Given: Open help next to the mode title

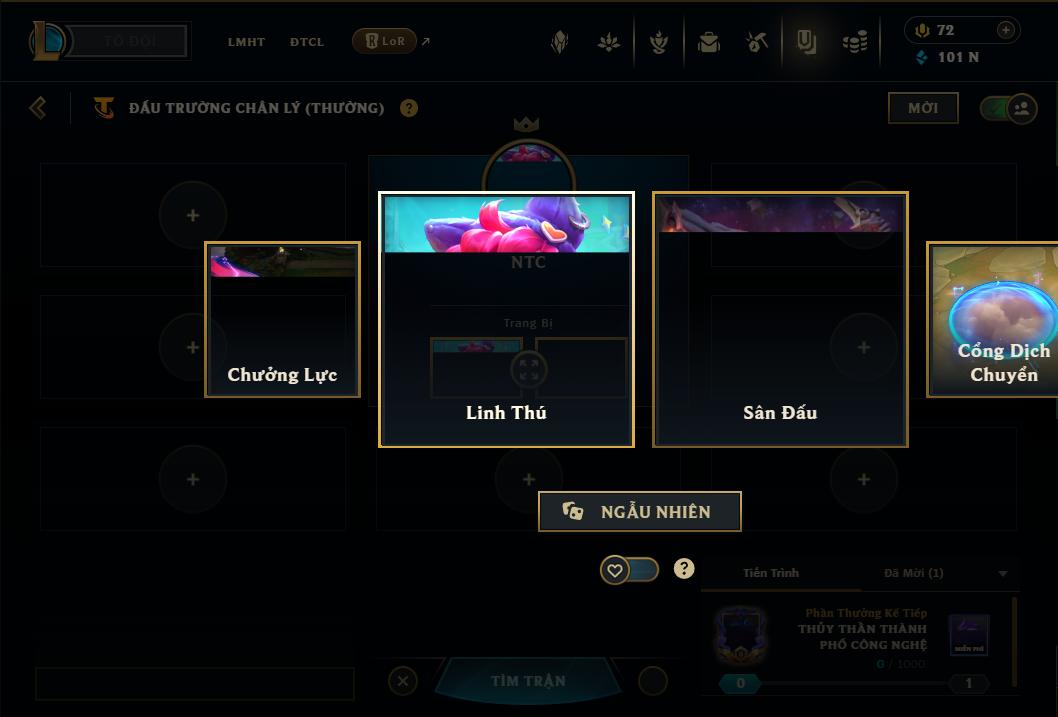Looking at the screenshot, I should click(409, 108).
